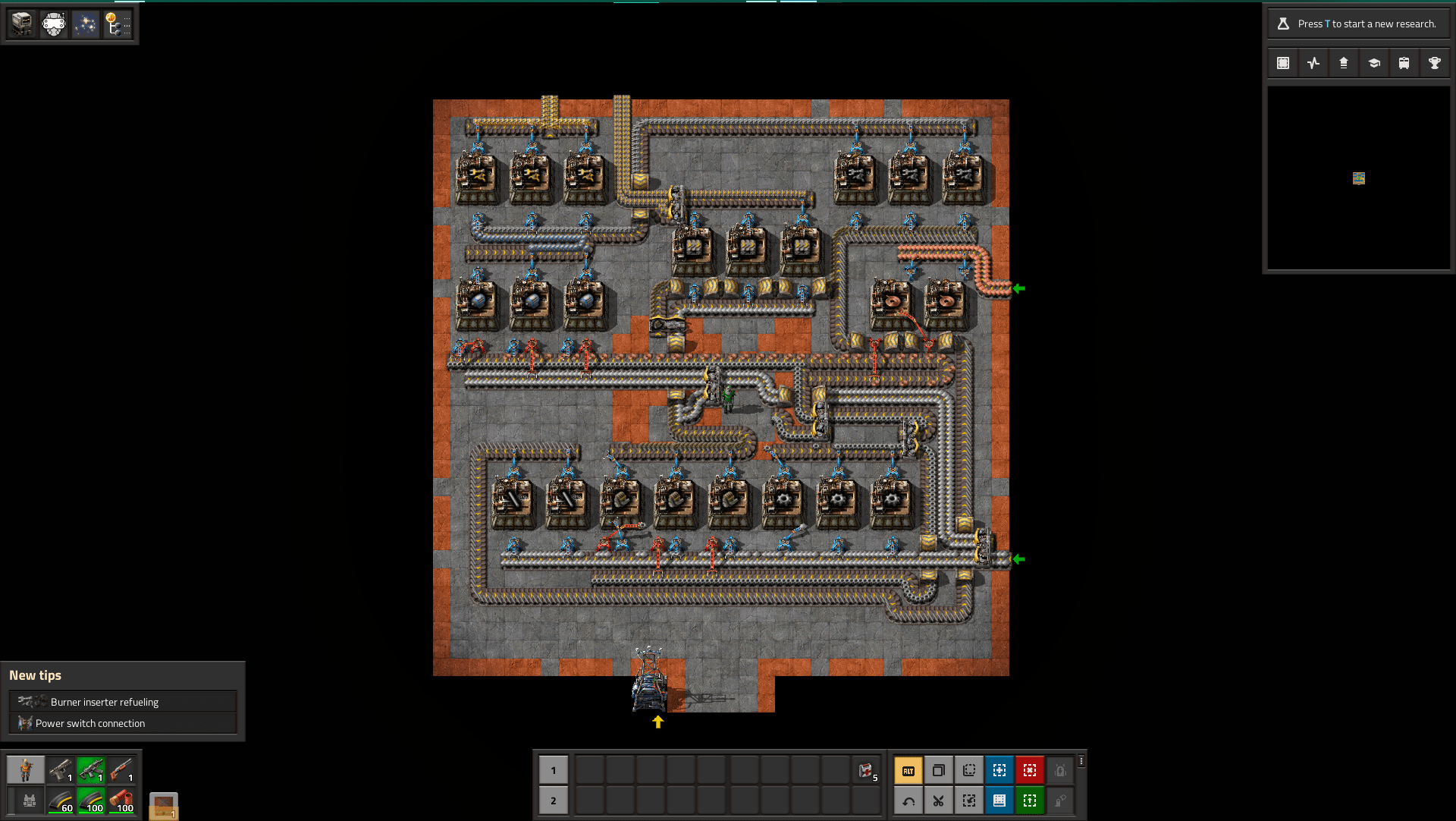Image resolution: width=1456 pixels, height=821 pixels.
Task: Switch the quickbar to row 2
Action: [553, 801]
